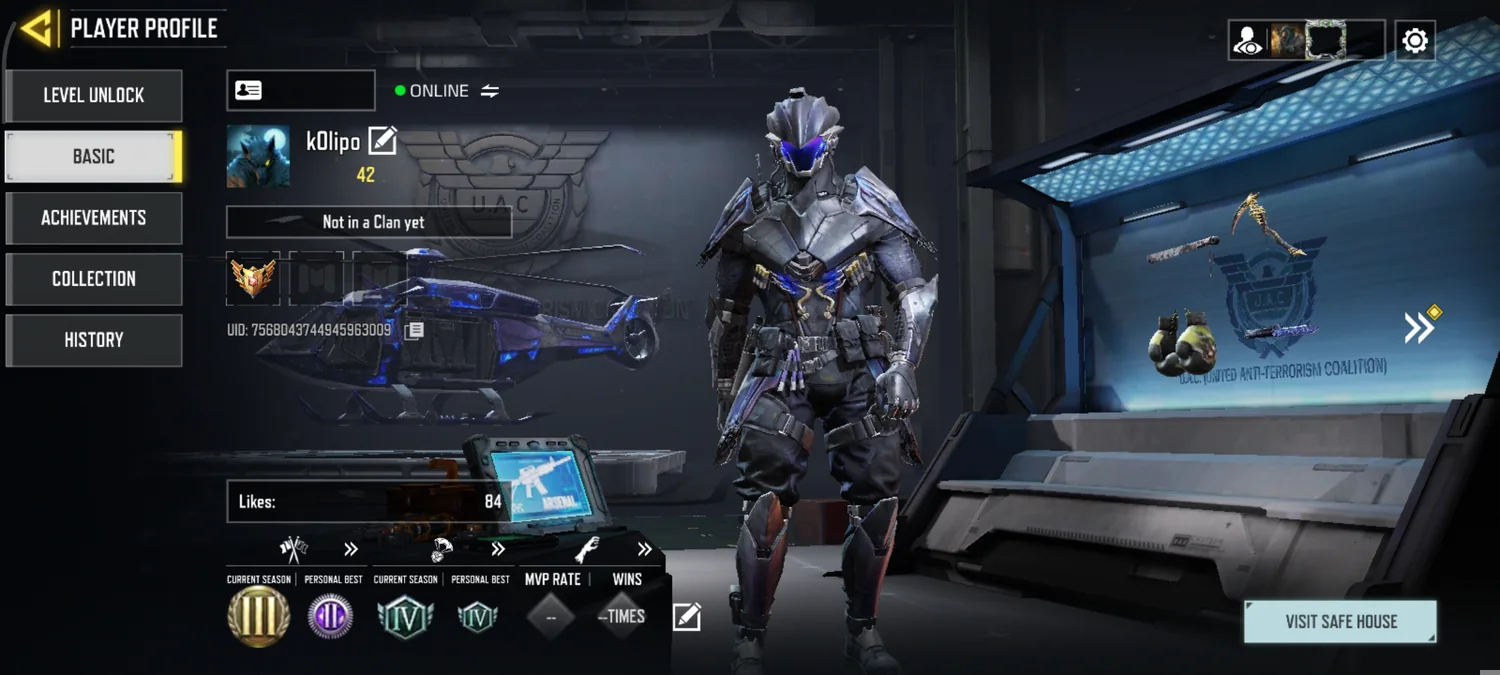This screenshot has width=1500, height=675.
Task: Select the gold medal badge slot
Action: pyautogui.click(x=253, y=278)
